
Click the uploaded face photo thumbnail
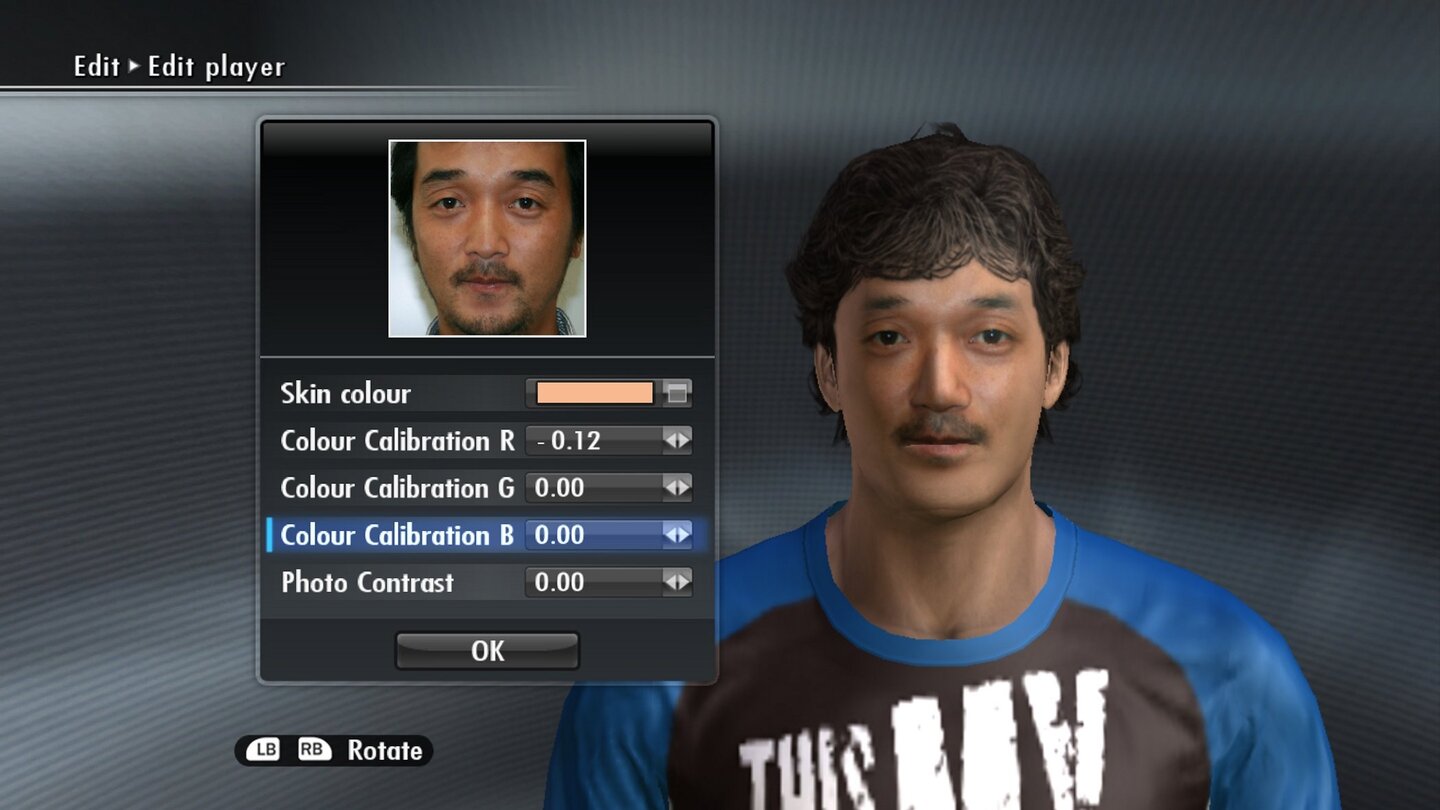coord(487,238)
